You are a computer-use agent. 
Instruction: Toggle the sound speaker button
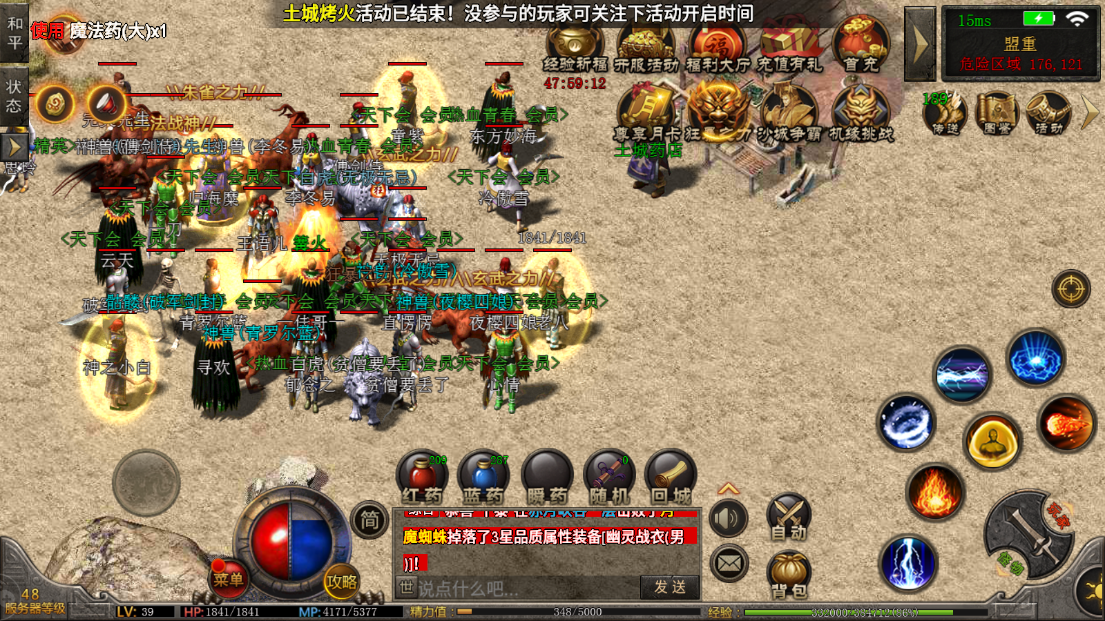(x=729, y=518)
